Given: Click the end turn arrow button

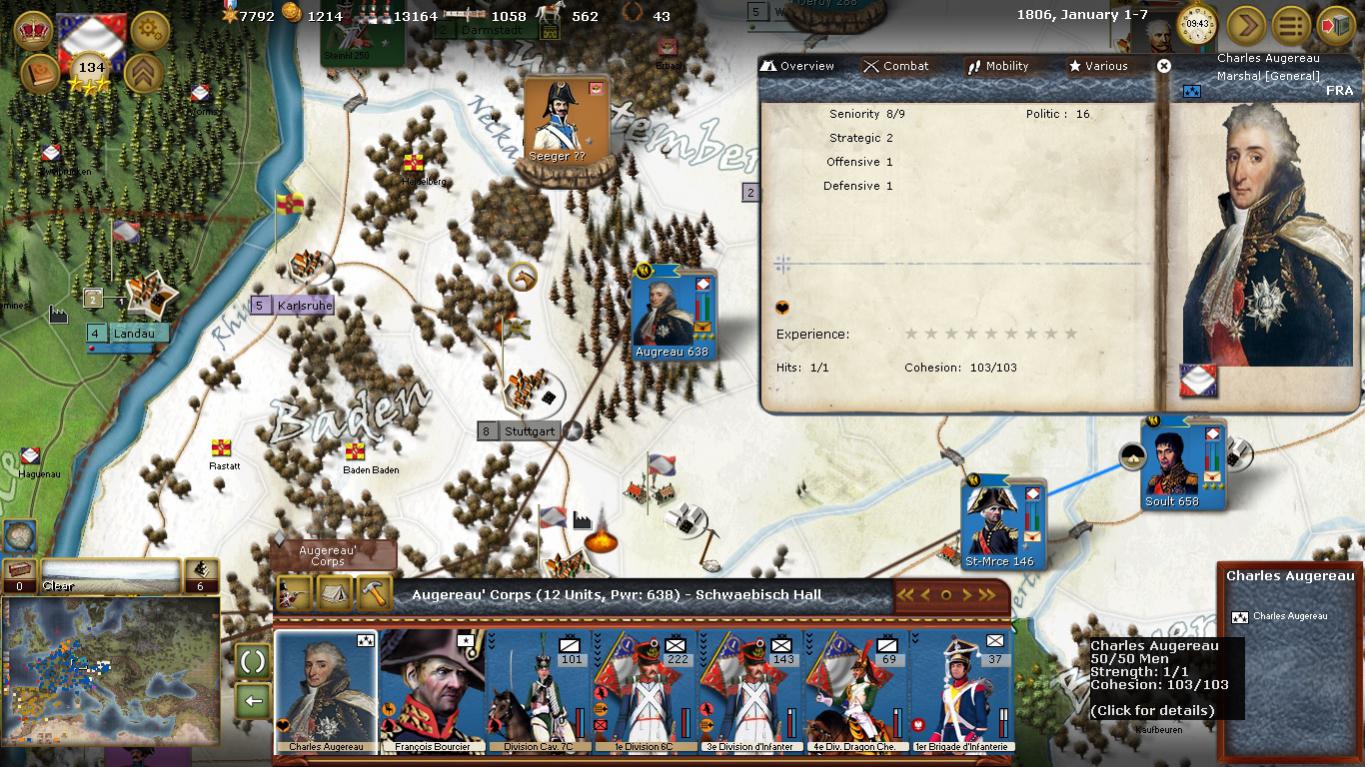Looking at the screenshot, I should [x=1246, y=25].
